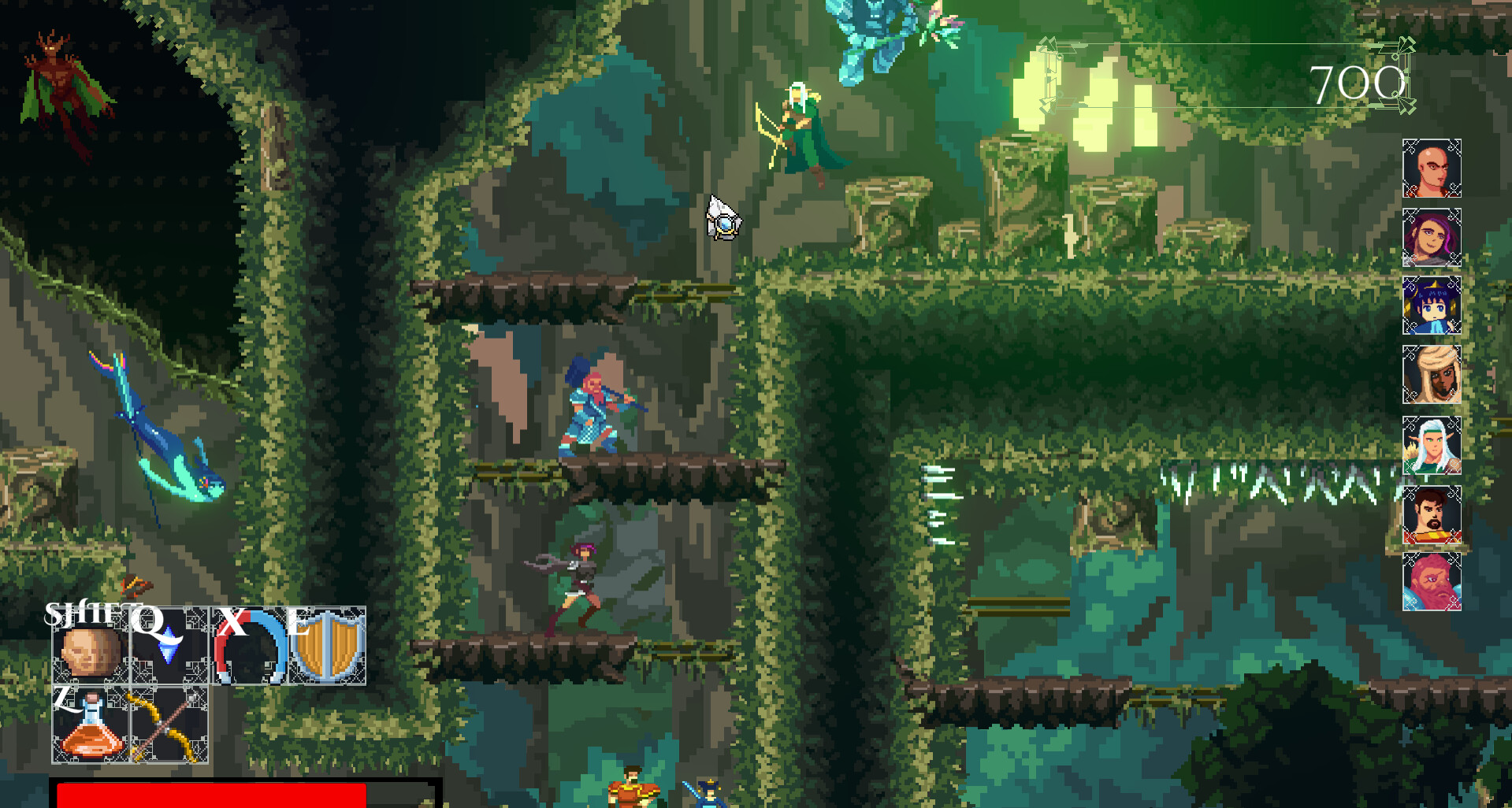Click the 700 score counter
This screenshot has width=1512, height=808.
pyautogui.click(x=1358, y=82)
